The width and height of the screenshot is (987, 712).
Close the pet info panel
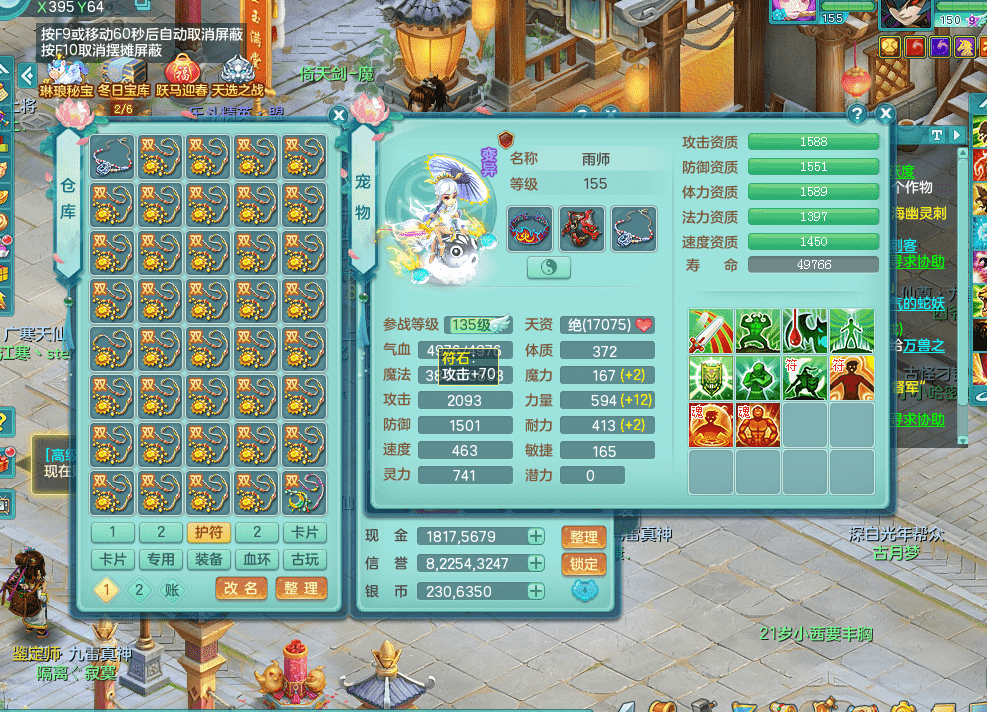884,114
